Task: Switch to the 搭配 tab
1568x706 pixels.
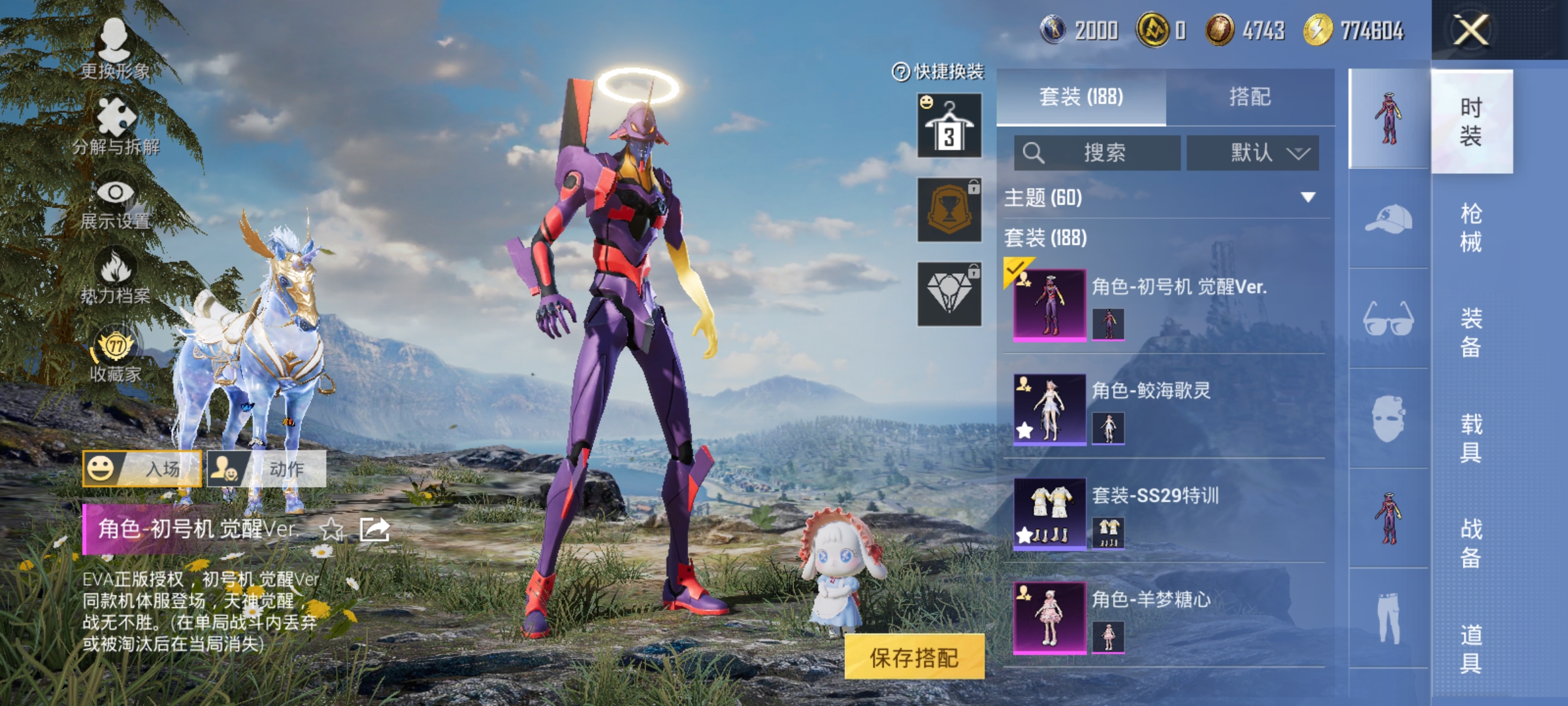Action: 1250,97
